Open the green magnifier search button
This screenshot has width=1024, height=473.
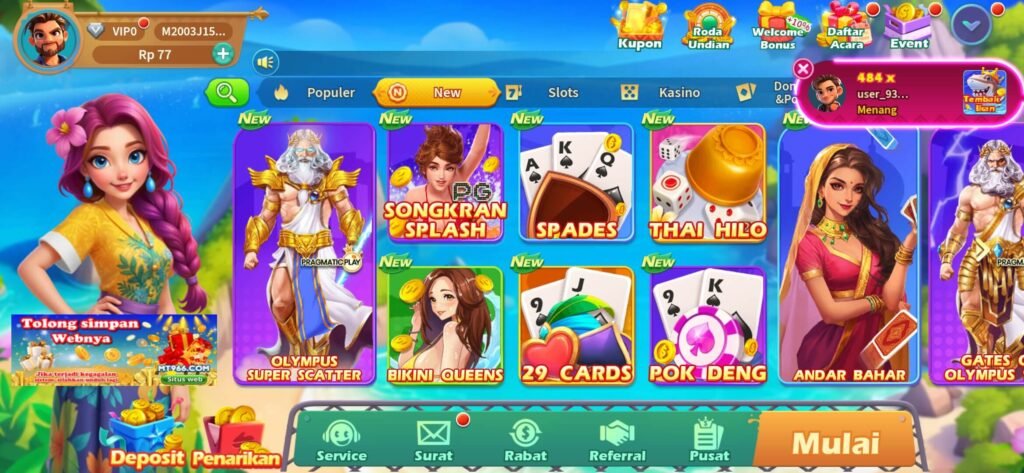(x=227, y=92)
